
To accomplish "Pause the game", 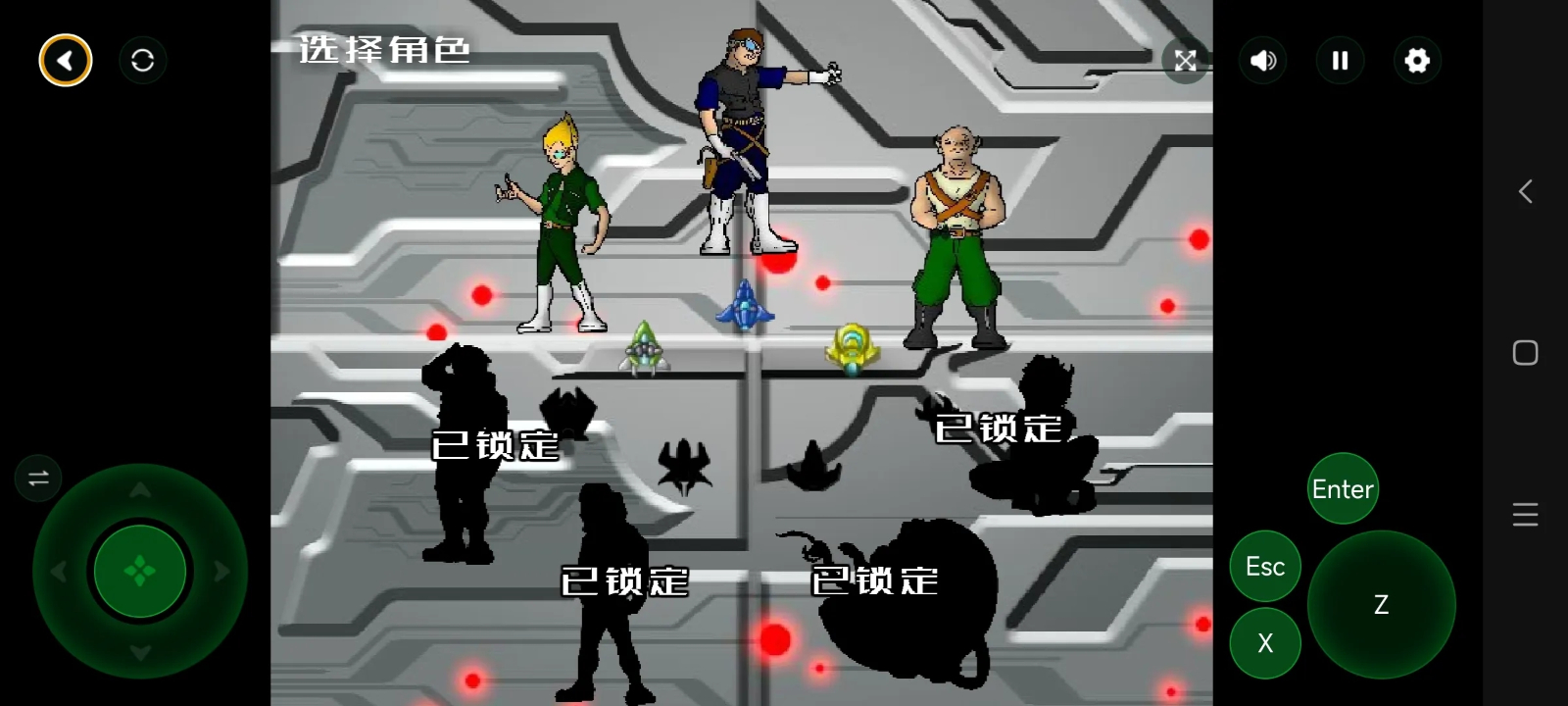I will click(1340, 61).
